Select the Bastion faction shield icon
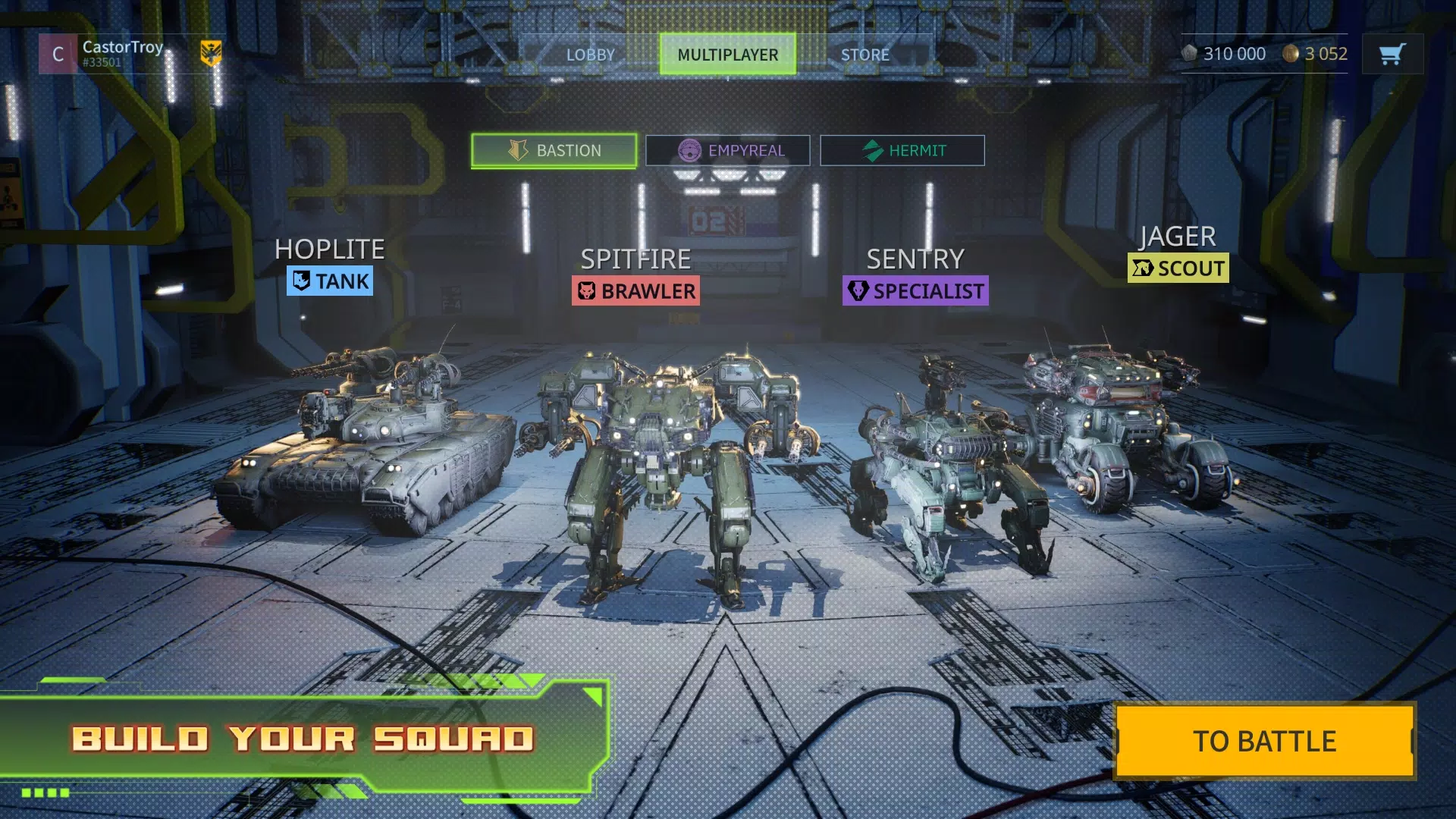Image resolution: width=1456 pixels, height=819 pixels. click(518, 149)
